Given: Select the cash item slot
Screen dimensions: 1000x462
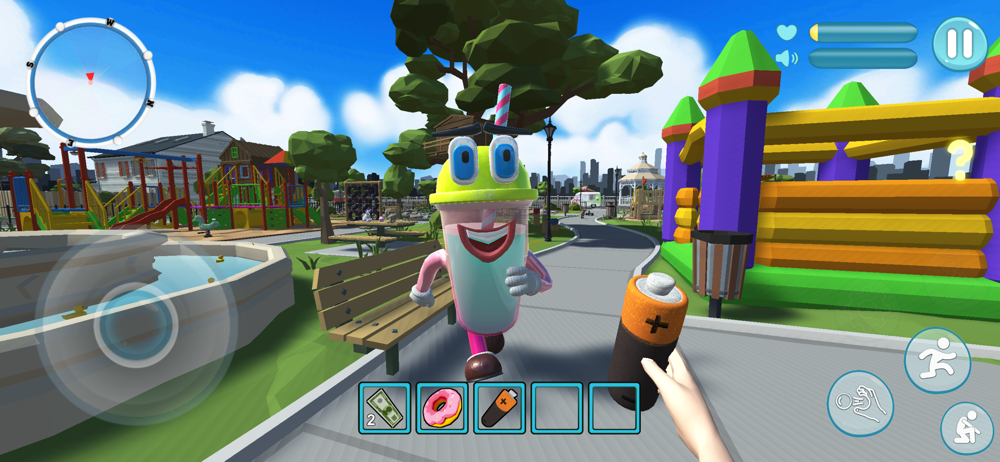Looking at the screenshot, I should point(384,408).
